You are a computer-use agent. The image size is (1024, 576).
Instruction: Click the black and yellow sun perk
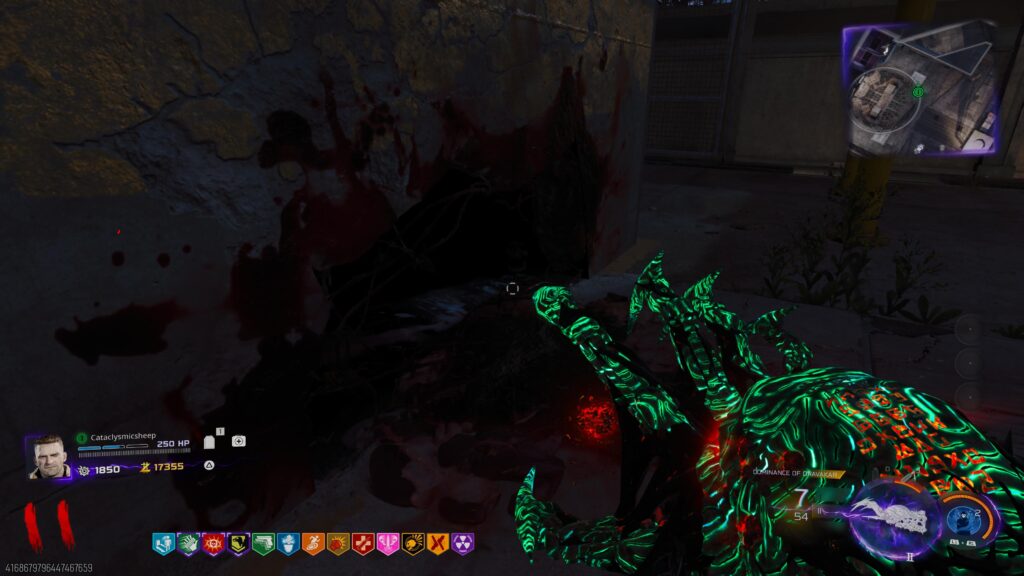pyautogui.click(x=413, y=544)
